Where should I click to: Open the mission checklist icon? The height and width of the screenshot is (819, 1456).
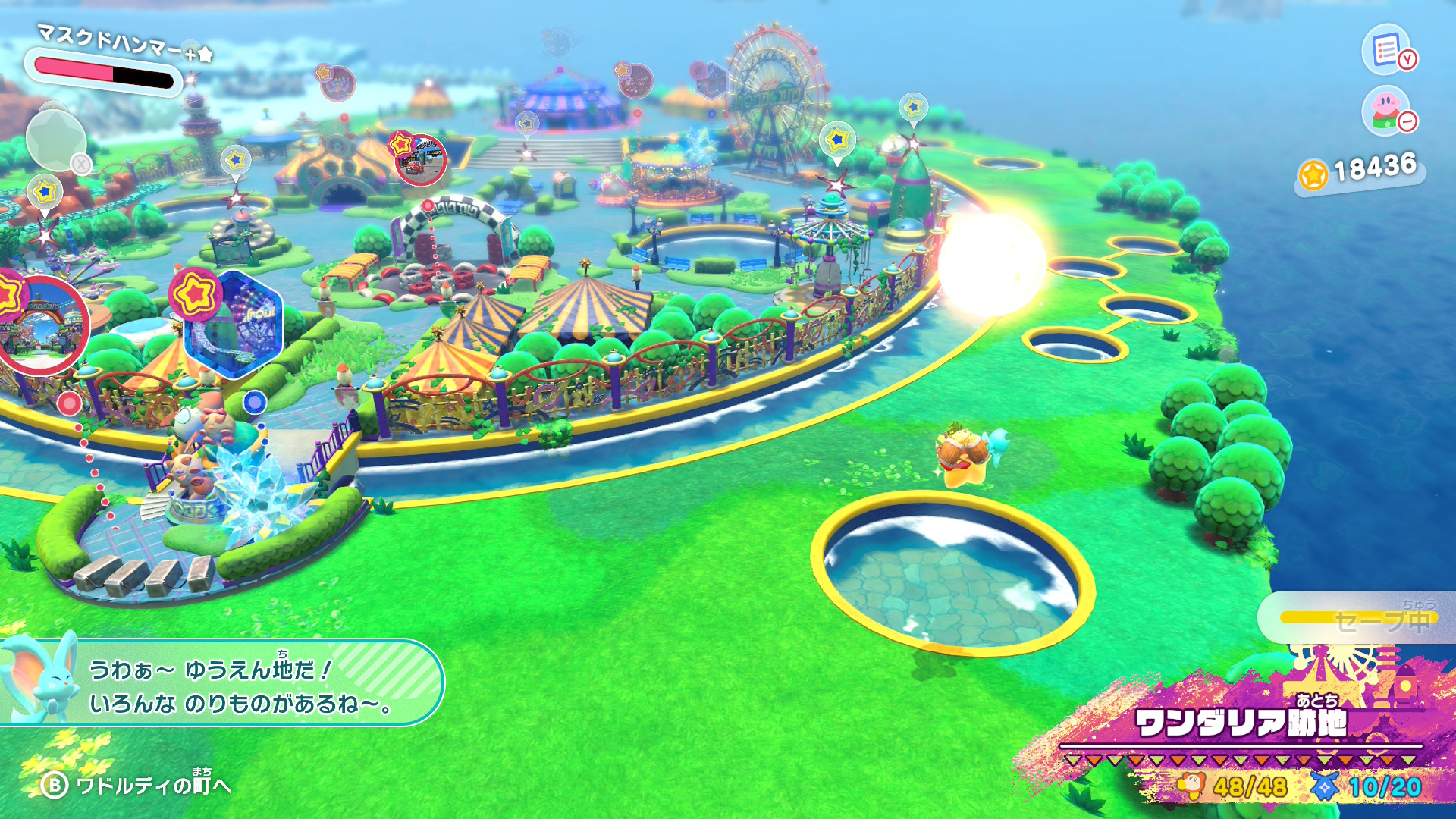pos(1386,50)
